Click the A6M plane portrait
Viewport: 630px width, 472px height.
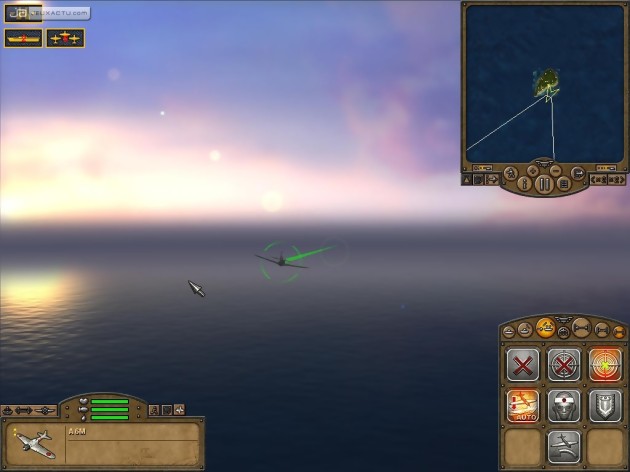(x=36, y=443)
